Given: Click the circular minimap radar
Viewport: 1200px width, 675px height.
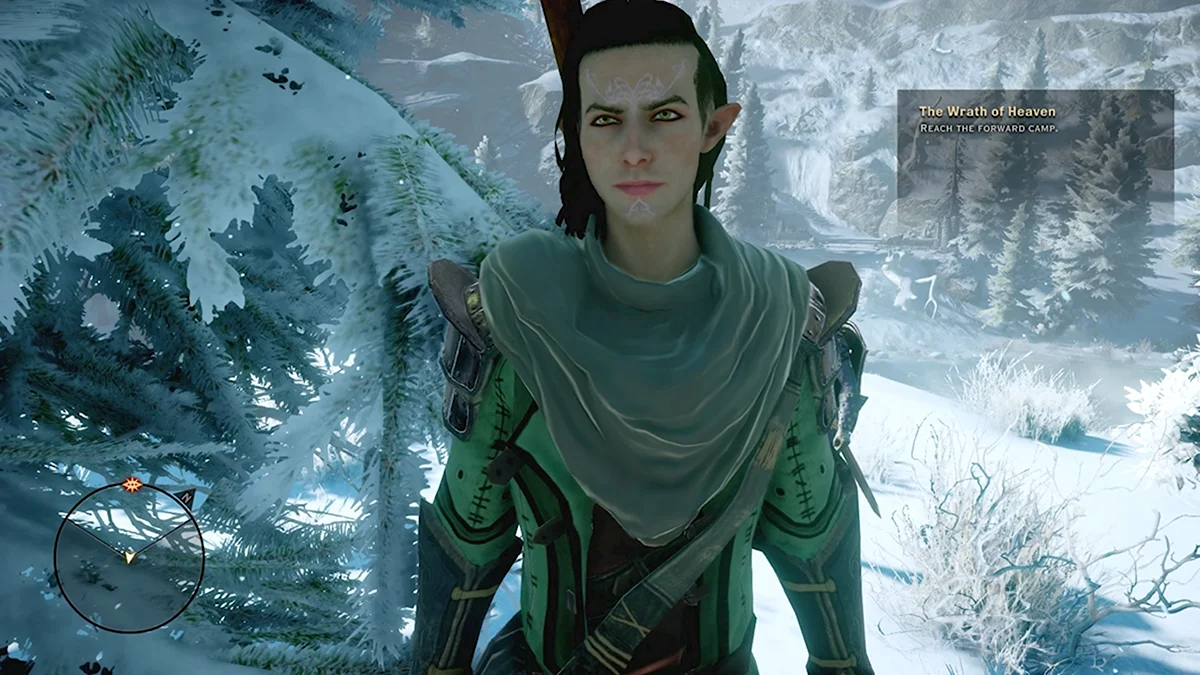Looking at the screenshot, I should point(128,557).
